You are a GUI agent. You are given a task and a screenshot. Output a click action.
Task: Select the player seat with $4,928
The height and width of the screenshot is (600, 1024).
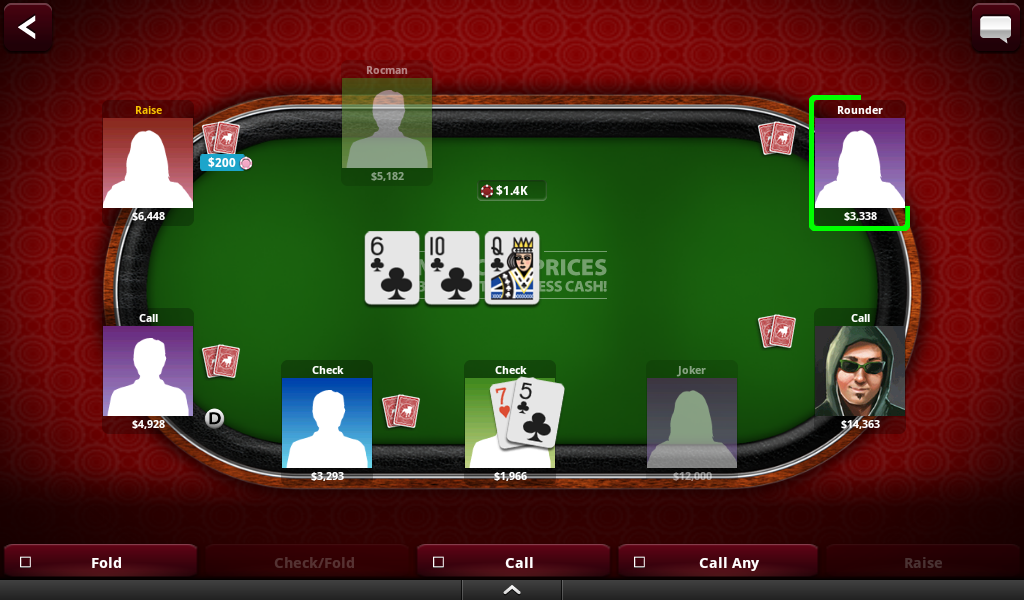[148, 371]
